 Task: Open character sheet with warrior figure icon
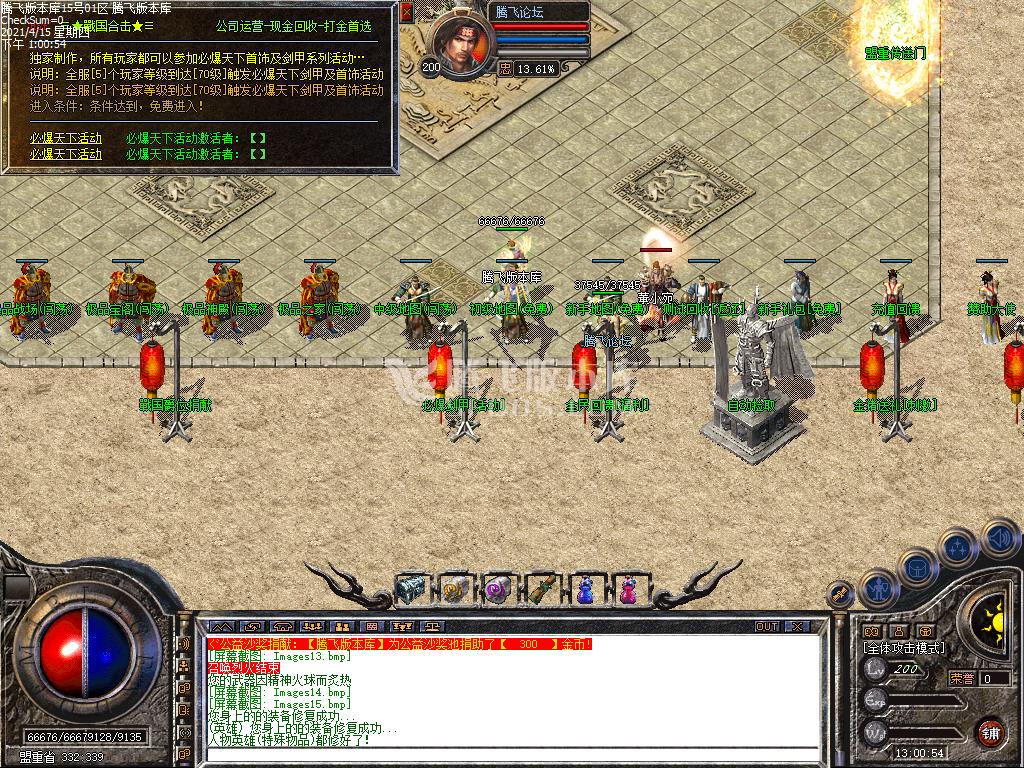[878, 589]
